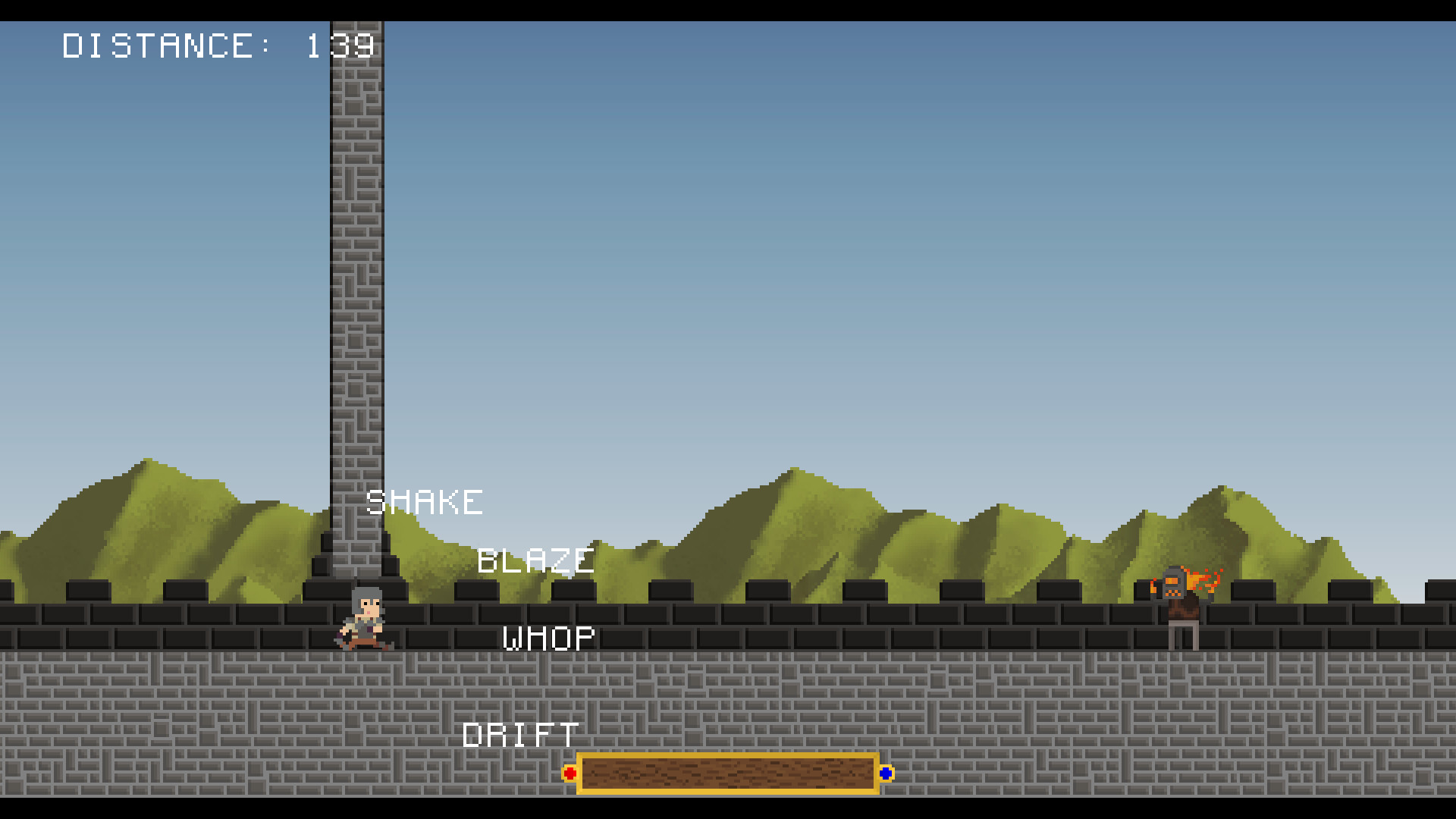Viewport: 1456px width, 819px height.
Task: Click the WHOP word on screen
Action: [x=549, y=637]
